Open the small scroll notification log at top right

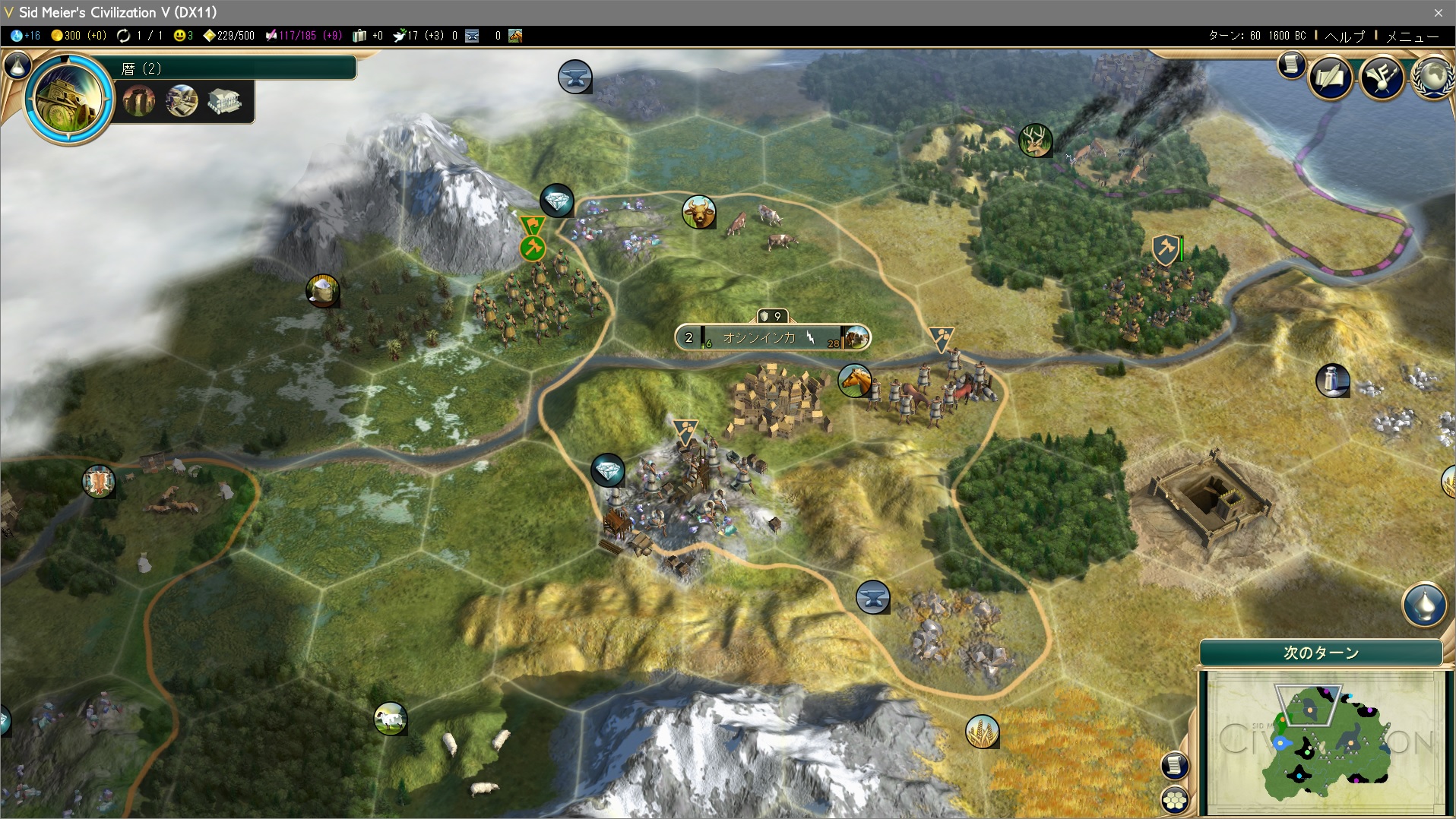tap(1291, 65)
